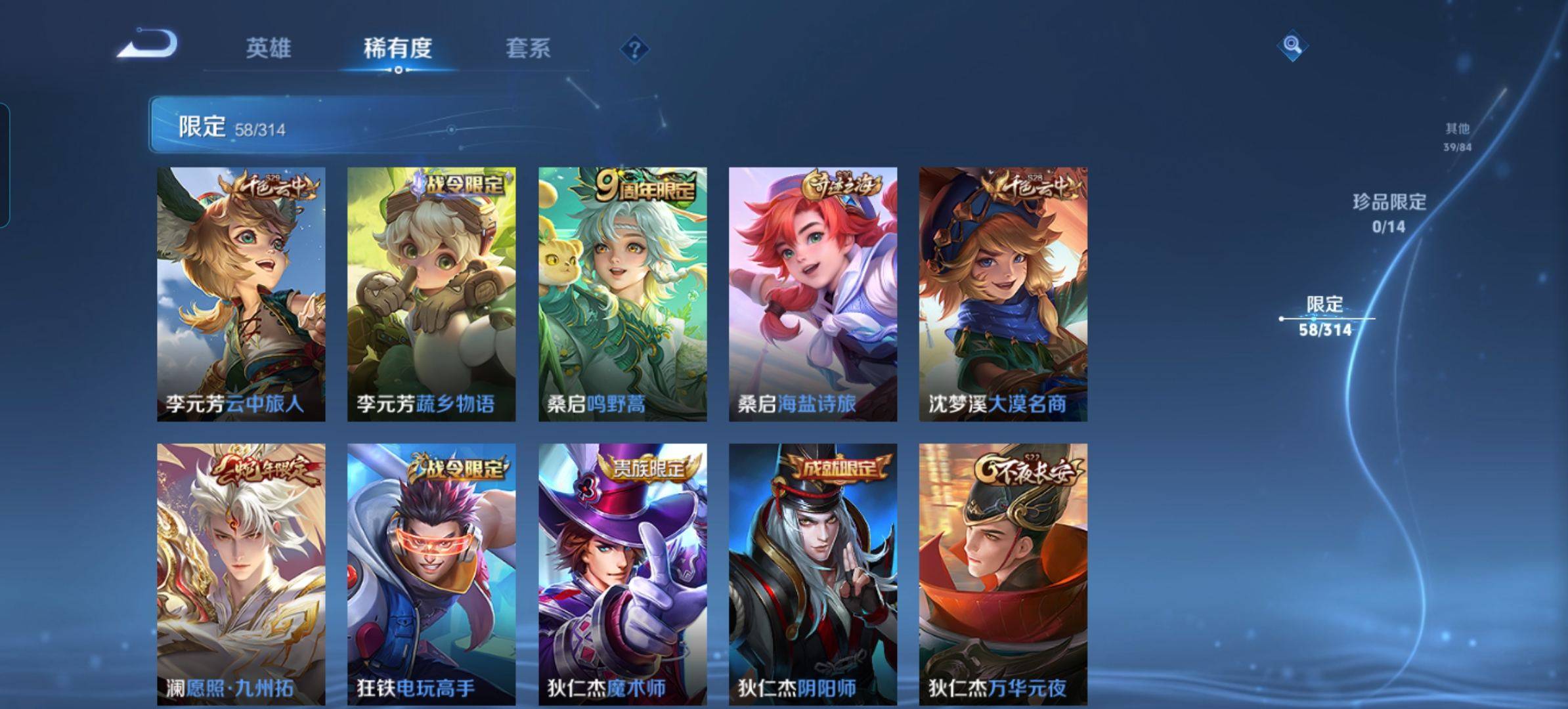Select 限定 58/314 in the rarity sidebar
Image resolution: width=1568 pixels, height=709 pixels.
(x=1324, y=316)
